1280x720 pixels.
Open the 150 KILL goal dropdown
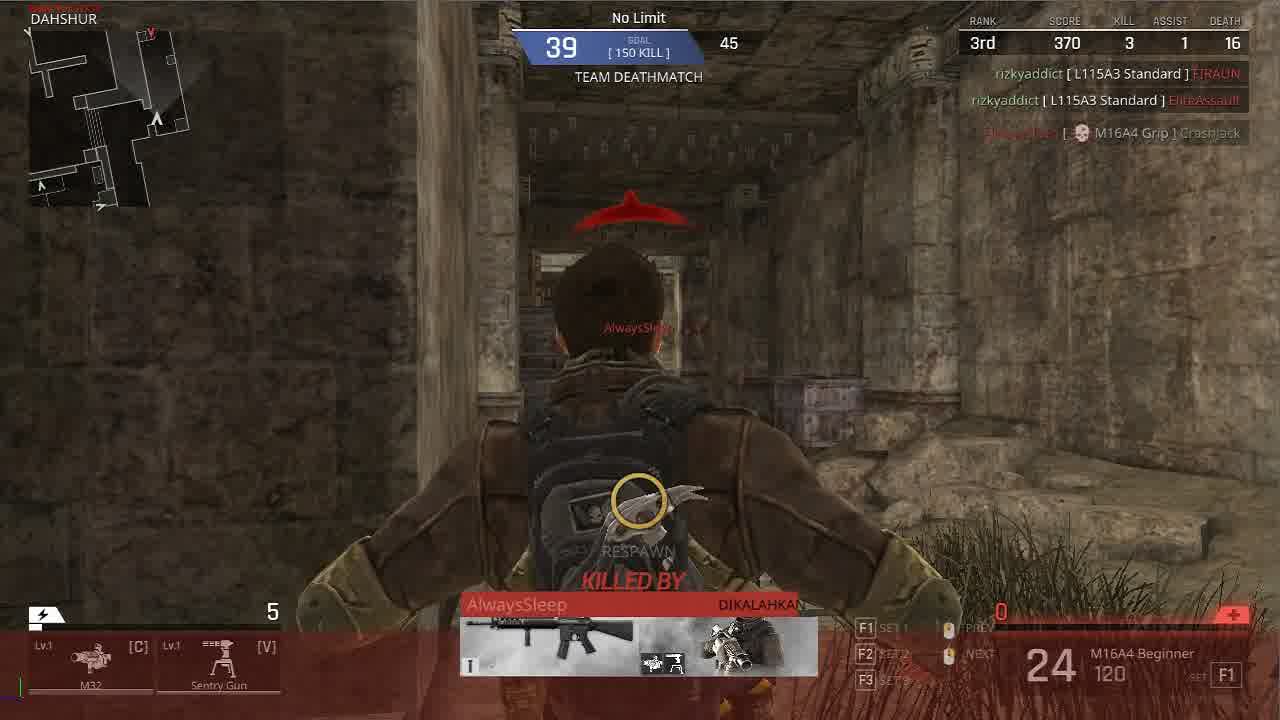click(638, 52)
